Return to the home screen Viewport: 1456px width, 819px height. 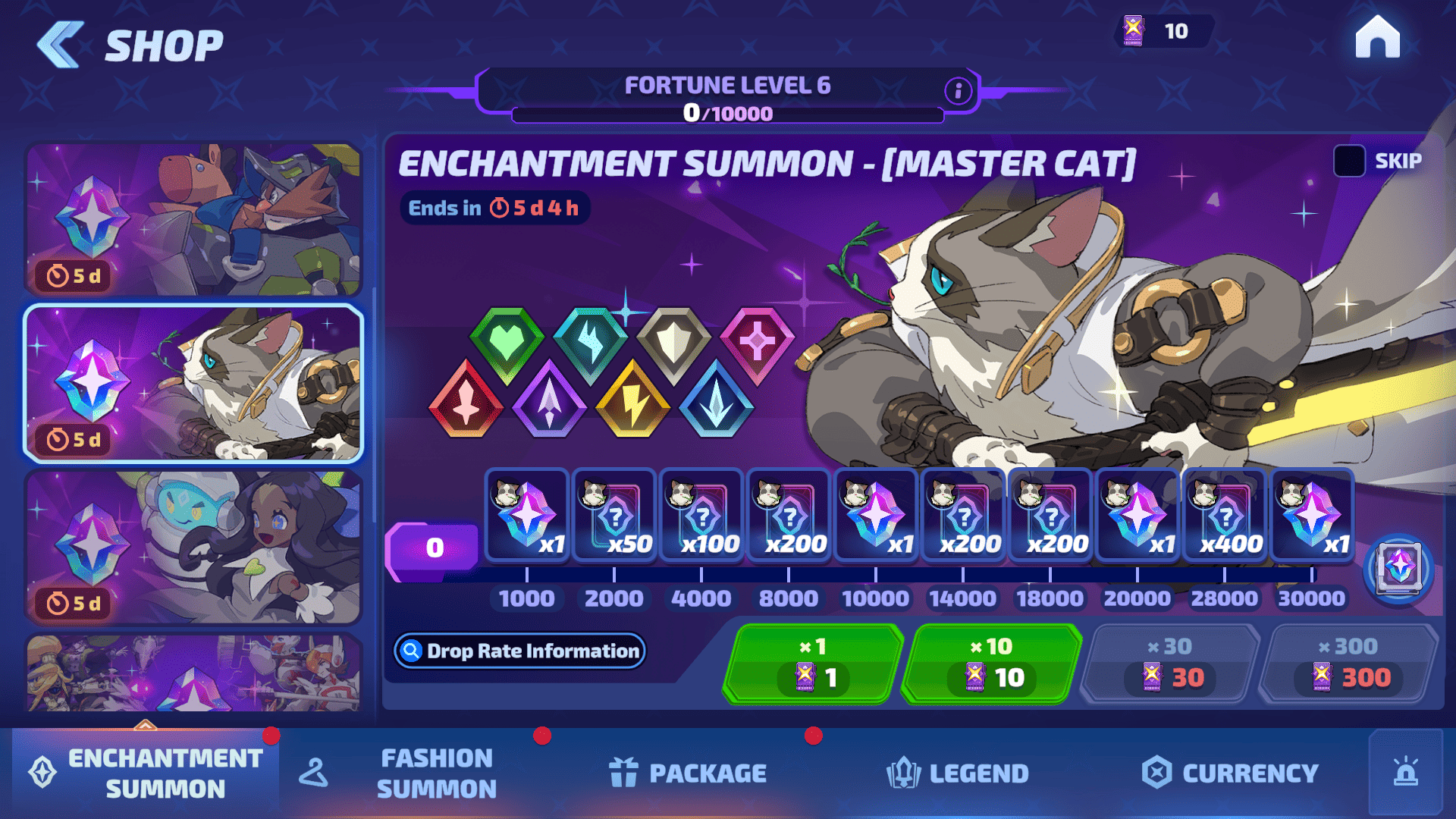click(1377, 38)
